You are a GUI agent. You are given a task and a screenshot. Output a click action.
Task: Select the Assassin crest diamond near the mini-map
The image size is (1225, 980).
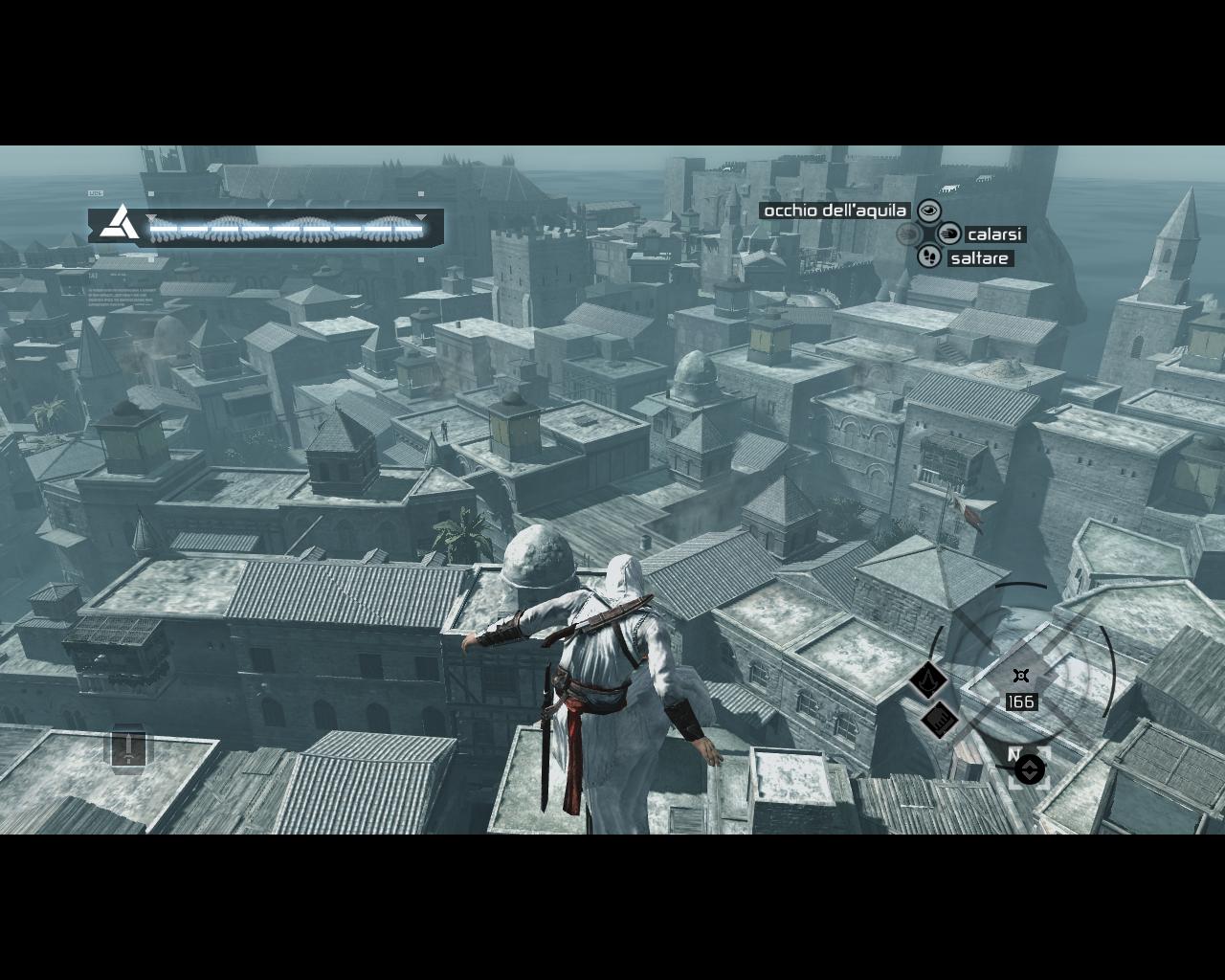[x=929, y=681]
